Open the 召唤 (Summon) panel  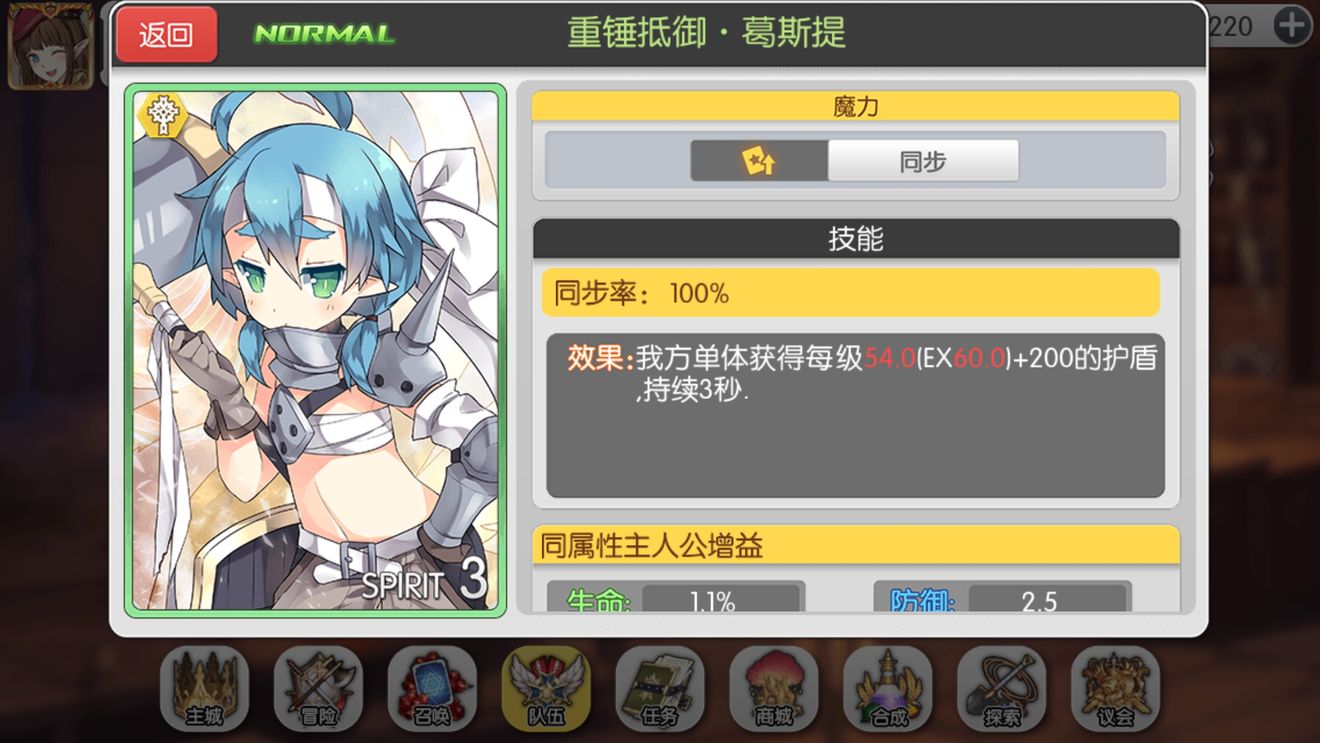pos(432,688)
